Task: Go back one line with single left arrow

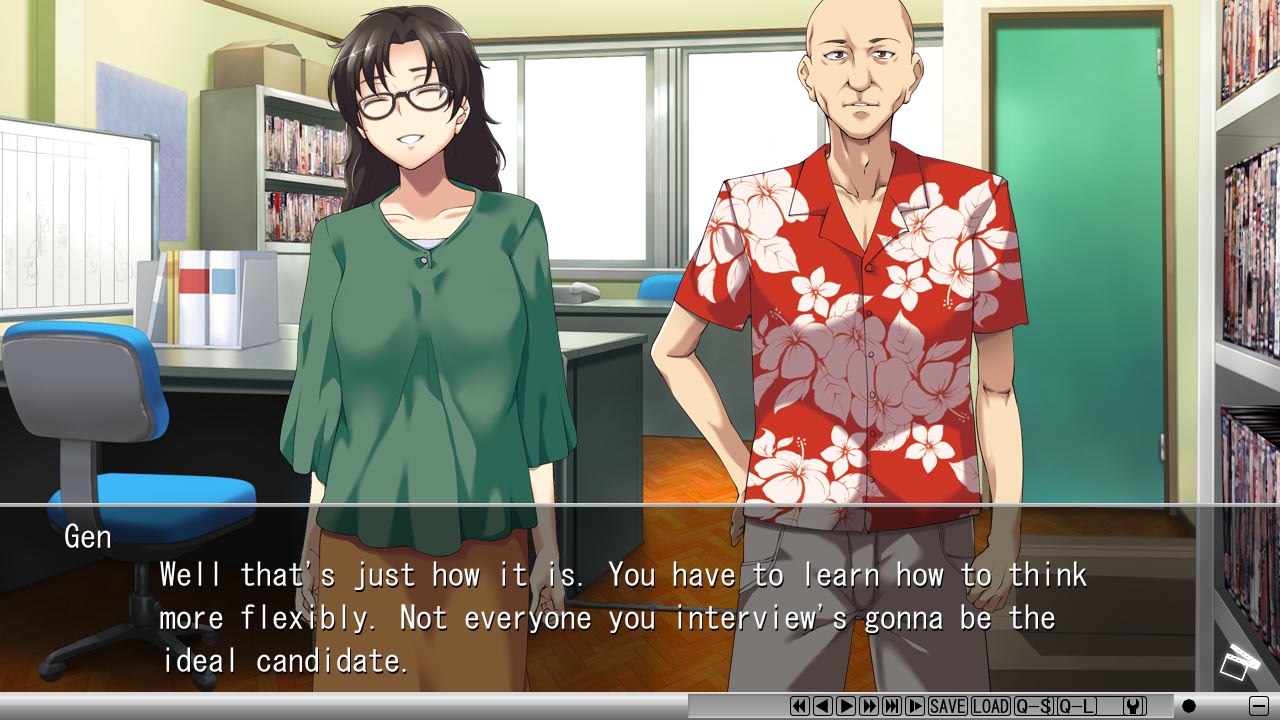Action: click(823, 706)
